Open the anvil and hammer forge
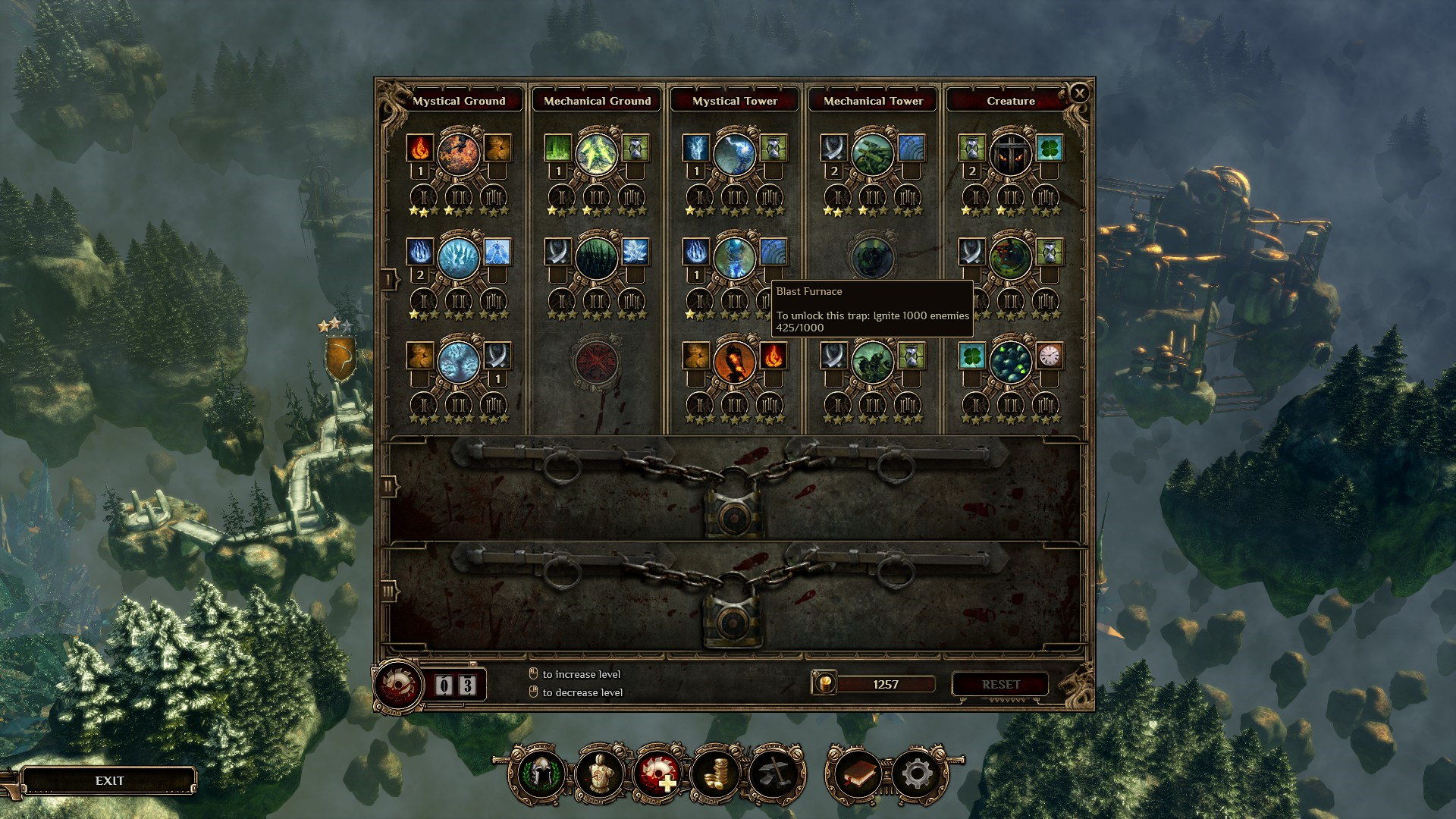Image resolution: width=1456 pixels, height=819 pixels. tap(774, 774)
